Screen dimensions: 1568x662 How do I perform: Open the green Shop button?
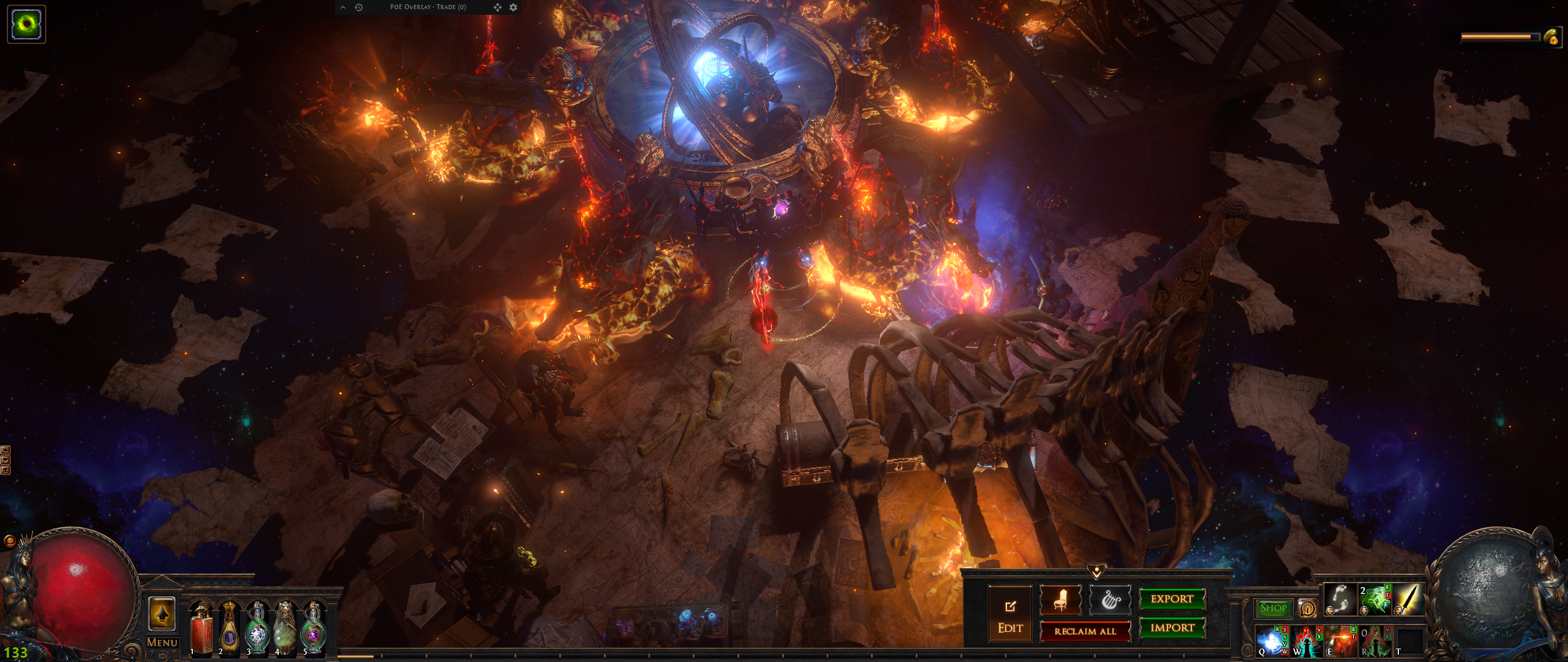(x=1273, y=608)
